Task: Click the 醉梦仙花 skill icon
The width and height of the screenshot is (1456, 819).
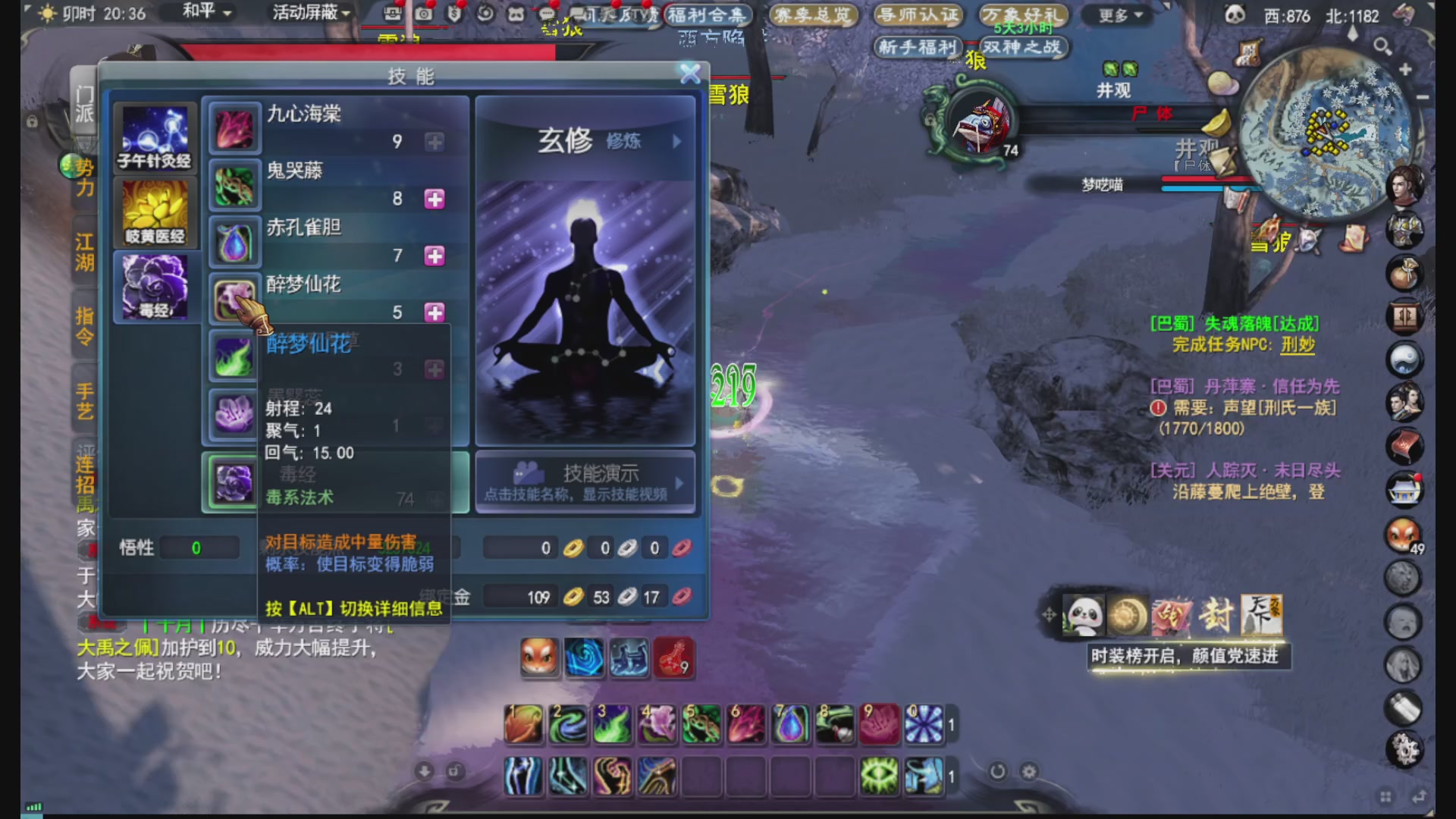Action: pyautogui.click(x=234, y=295)
